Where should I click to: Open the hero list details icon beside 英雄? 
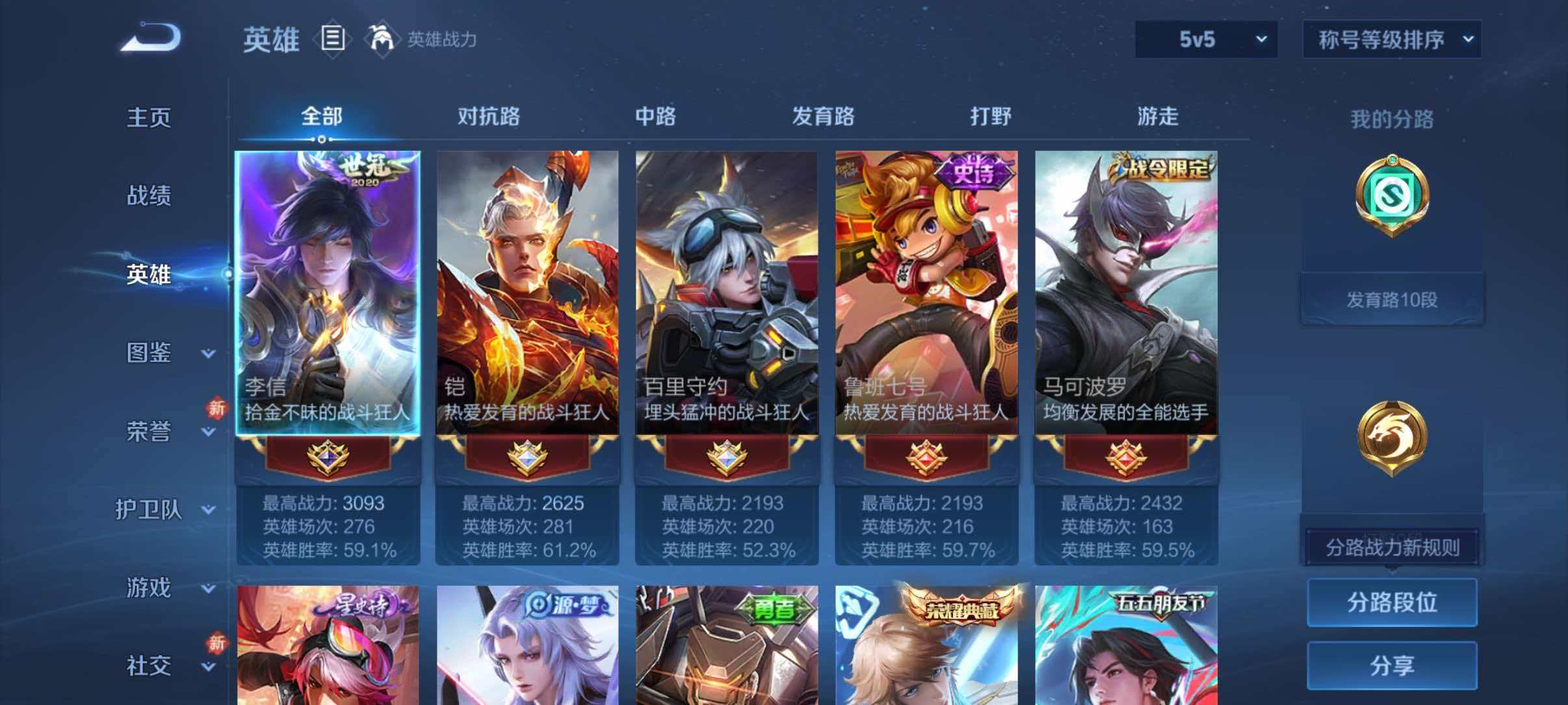click(x=333, y=39)
